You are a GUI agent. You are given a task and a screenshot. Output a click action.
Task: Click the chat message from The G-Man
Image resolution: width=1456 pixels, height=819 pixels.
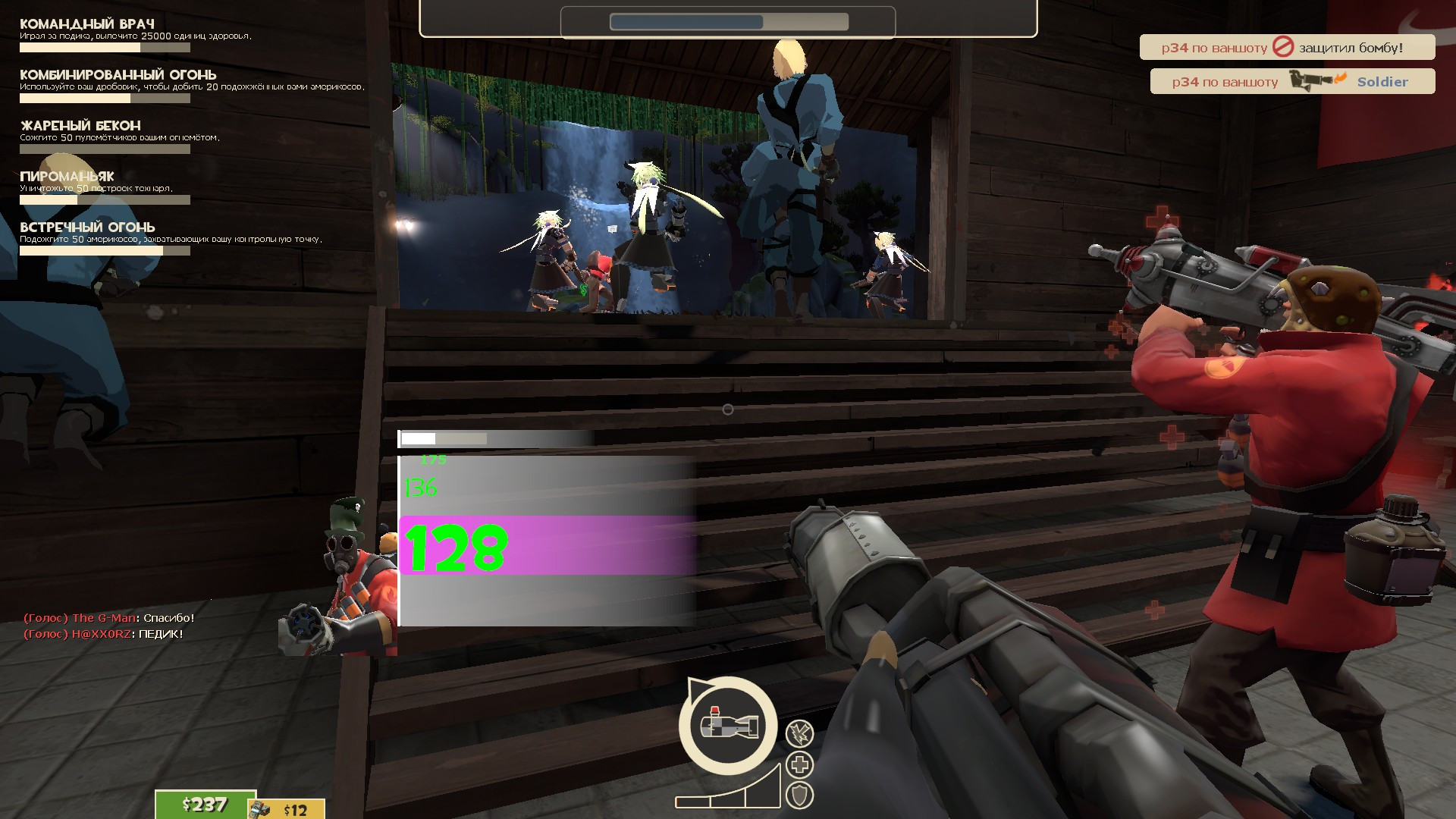coord(110,618)
